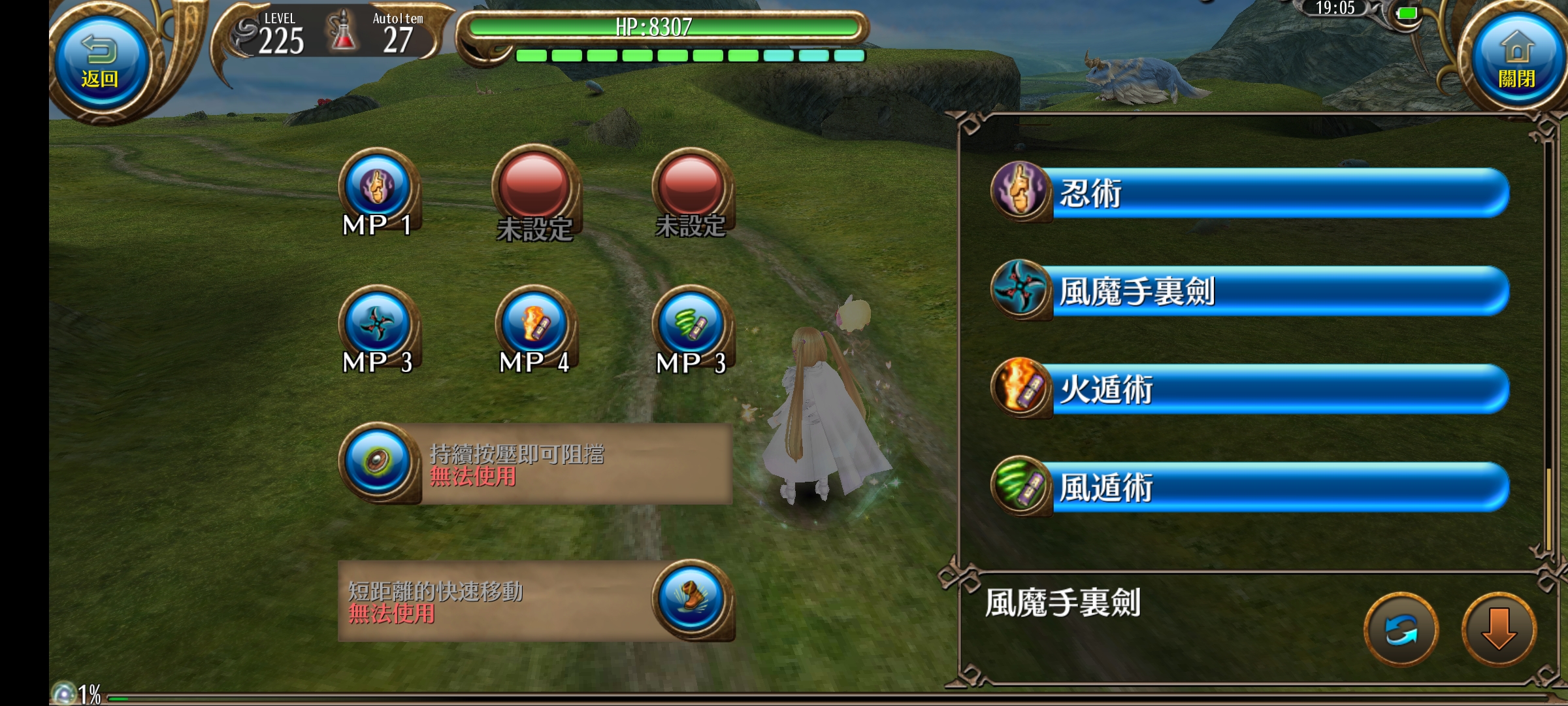Choose 風魔手裏劍 from the skill list
Image resolution: width=1568 pixels, height=706 pixels.
[x=1249, y=291]
